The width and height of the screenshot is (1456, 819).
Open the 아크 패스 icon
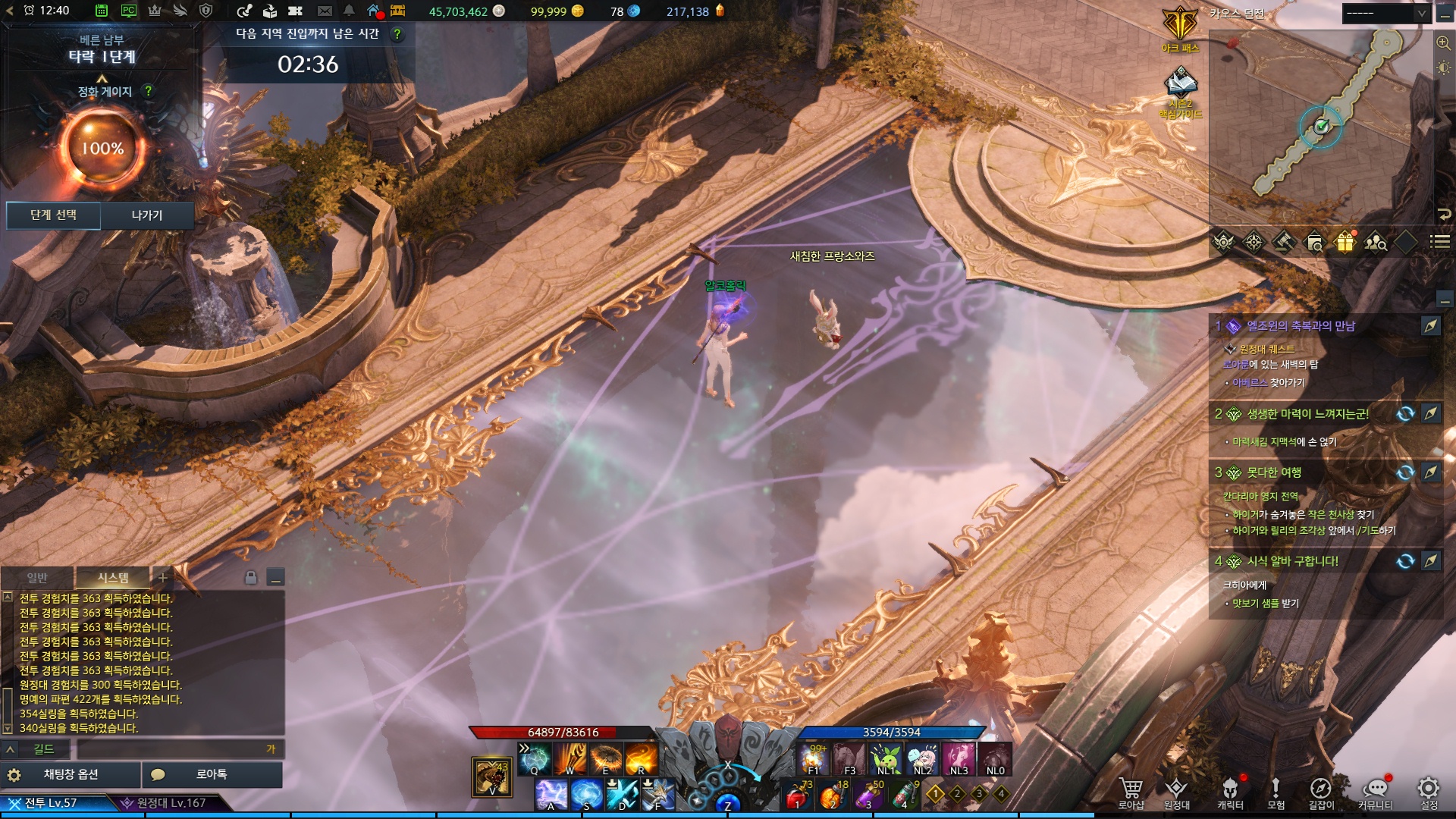point(1181,29)
